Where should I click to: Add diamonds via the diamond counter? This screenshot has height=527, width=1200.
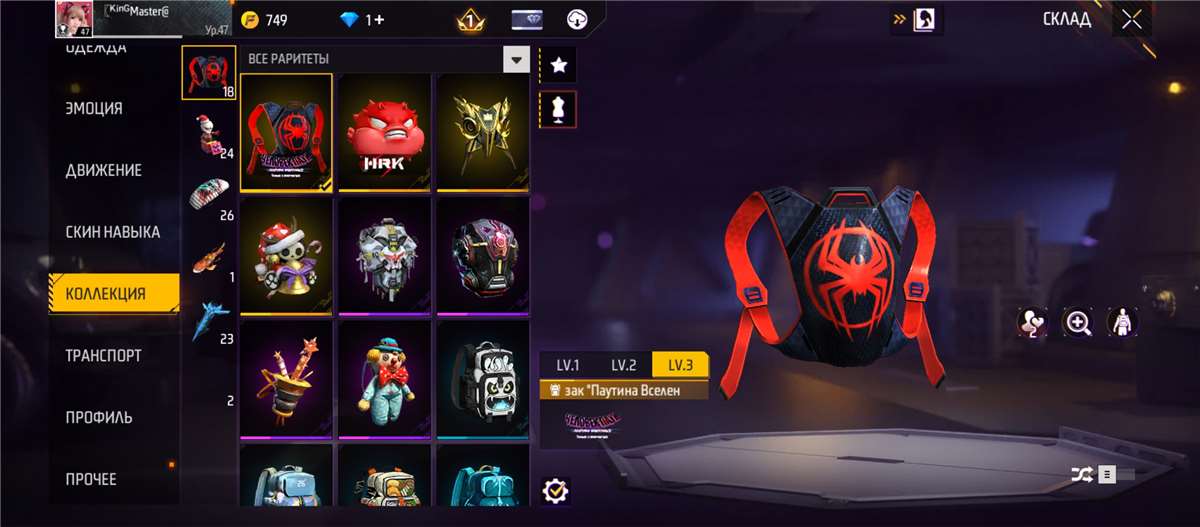pos(361,20)
